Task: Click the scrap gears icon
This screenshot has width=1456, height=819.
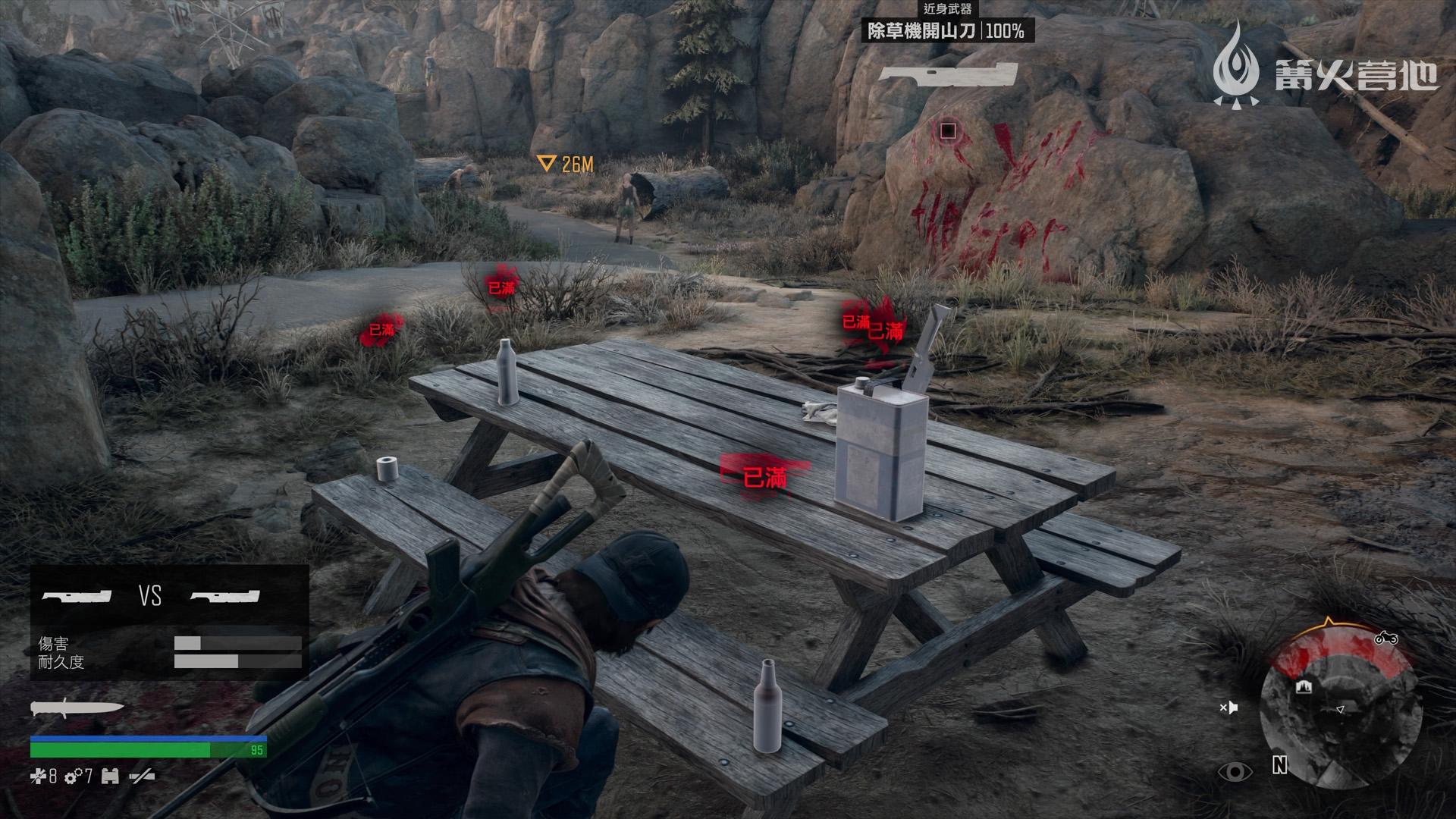Action: pos(74,777)
